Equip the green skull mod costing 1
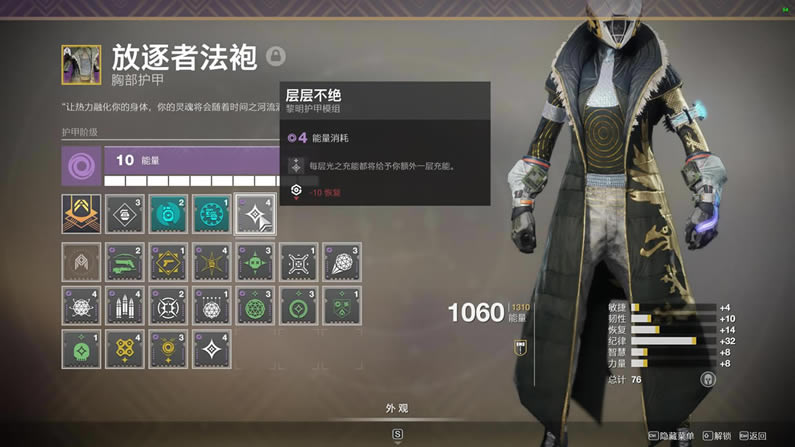This screenshot has height=447, width=795. 81,349
